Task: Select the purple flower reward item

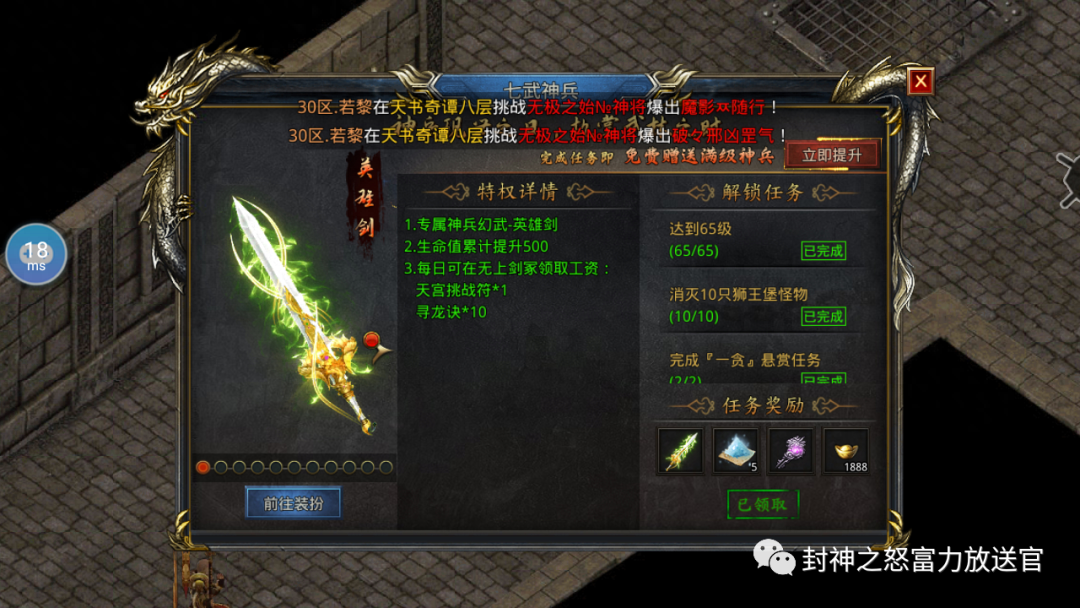Action: point(791,451)
